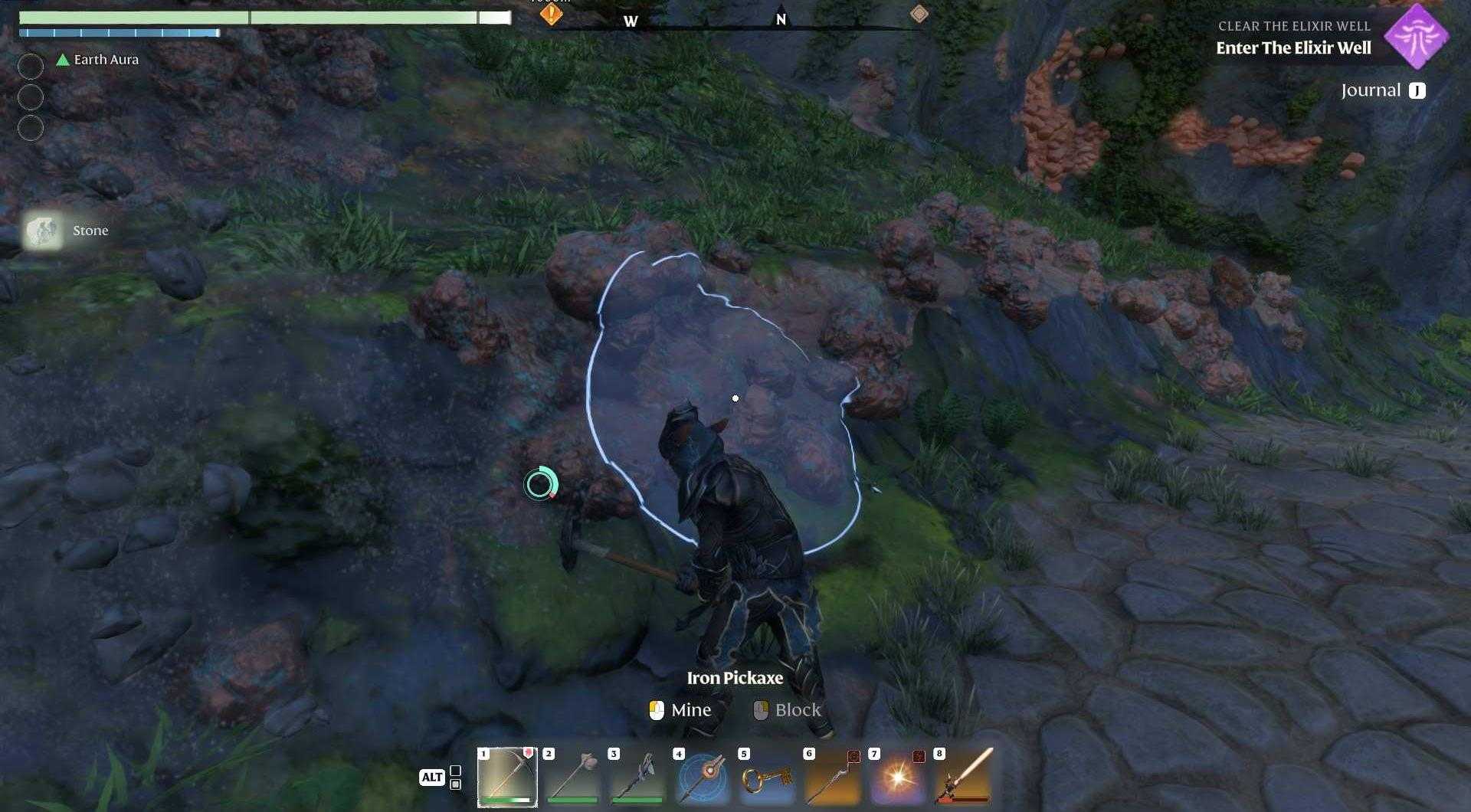Select the wand with blue circle background
Image resolution: width=1471 pixels, height=812 pixels.
click(702, 777)
